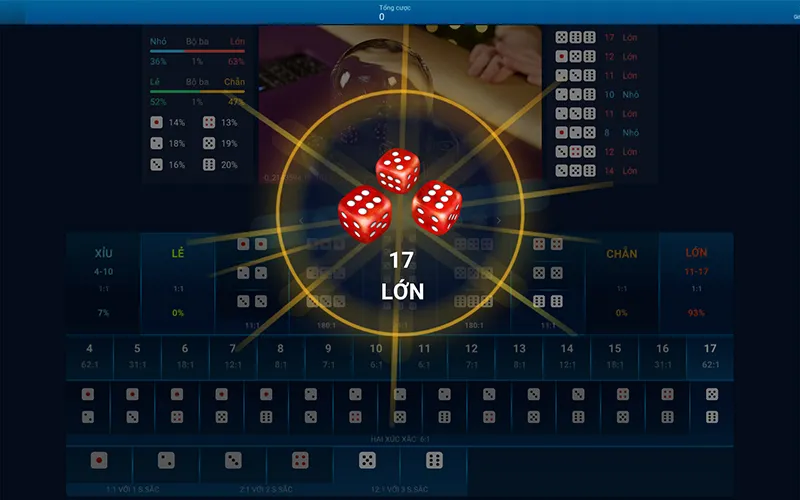The width and height of the screenshot is (800, 500).
Task: Place a bet on LẺ (odd)
Action: 178,280
